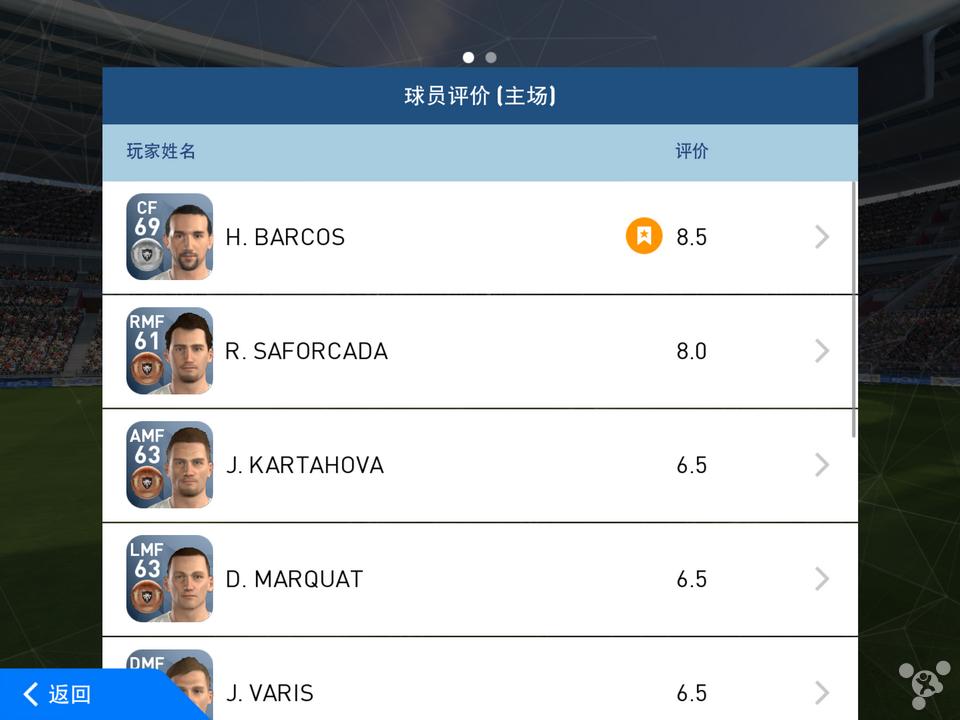Click the 评价 column header
Viewport: 960px width, 720px height.
[x=691, y=152]
